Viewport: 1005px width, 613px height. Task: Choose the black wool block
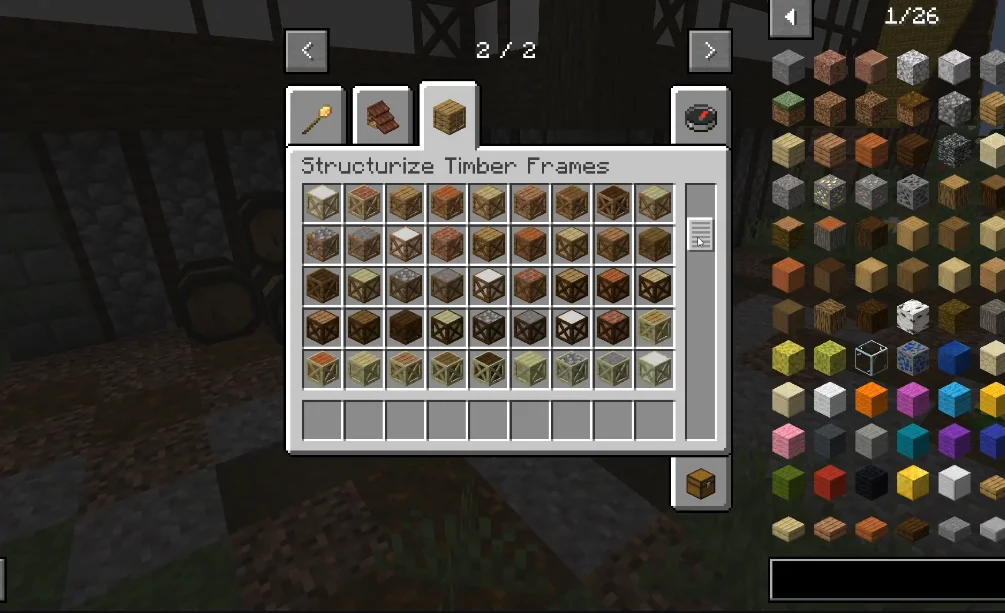click(x=871, y=483)
